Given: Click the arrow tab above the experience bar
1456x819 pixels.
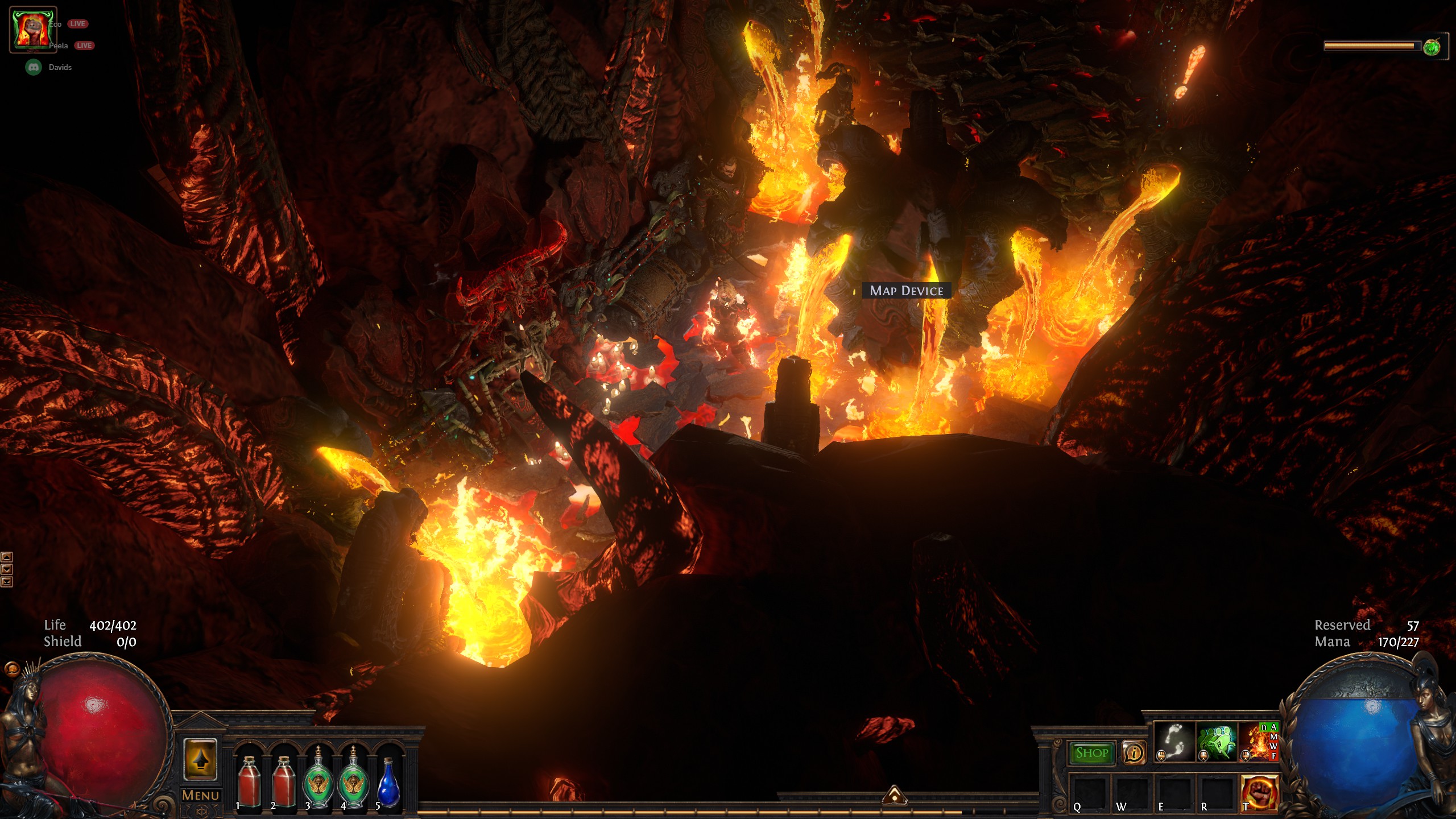Looking at the screenshot, I should point(894,795).
